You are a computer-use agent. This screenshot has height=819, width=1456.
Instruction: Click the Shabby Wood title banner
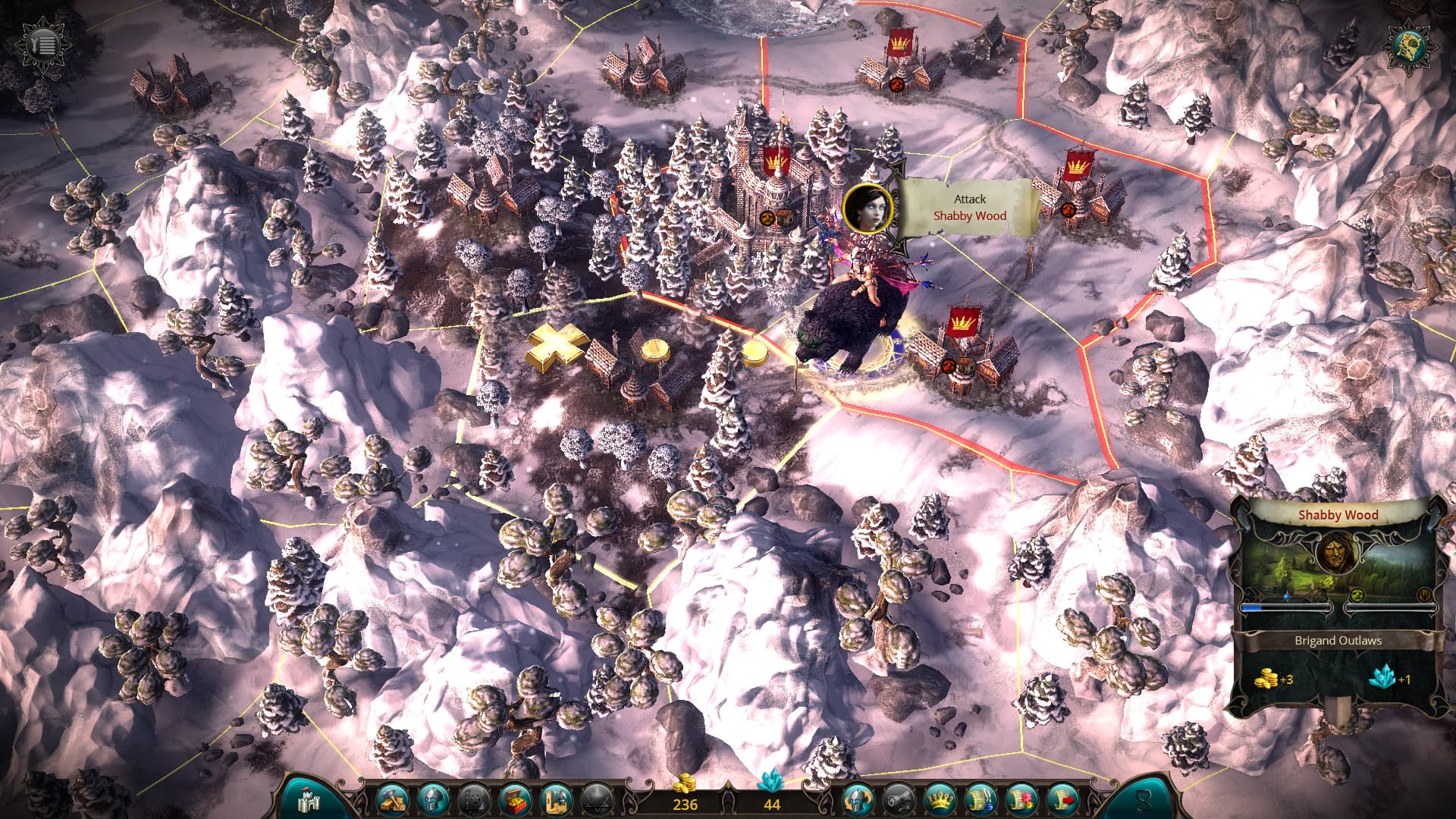[1338, 515]
